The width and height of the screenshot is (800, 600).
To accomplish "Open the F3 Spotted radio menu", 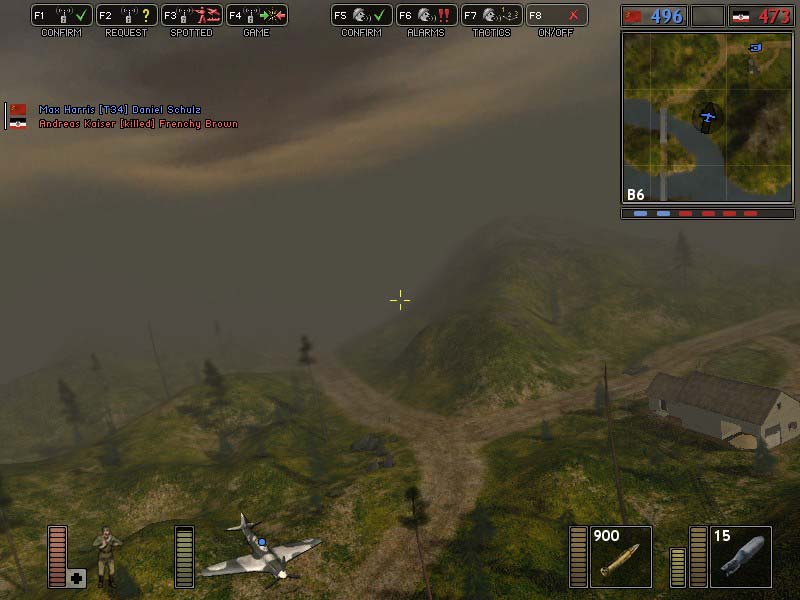I will point(191,16).
